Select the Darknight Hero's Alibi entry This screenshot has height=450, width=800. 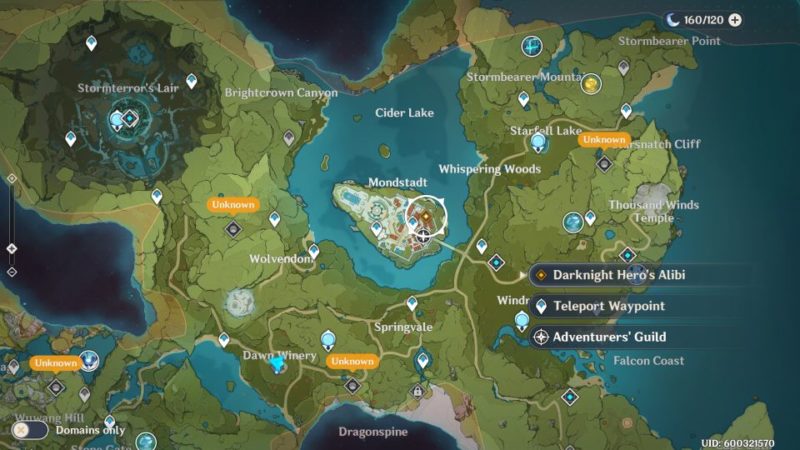tap(620, 275)
